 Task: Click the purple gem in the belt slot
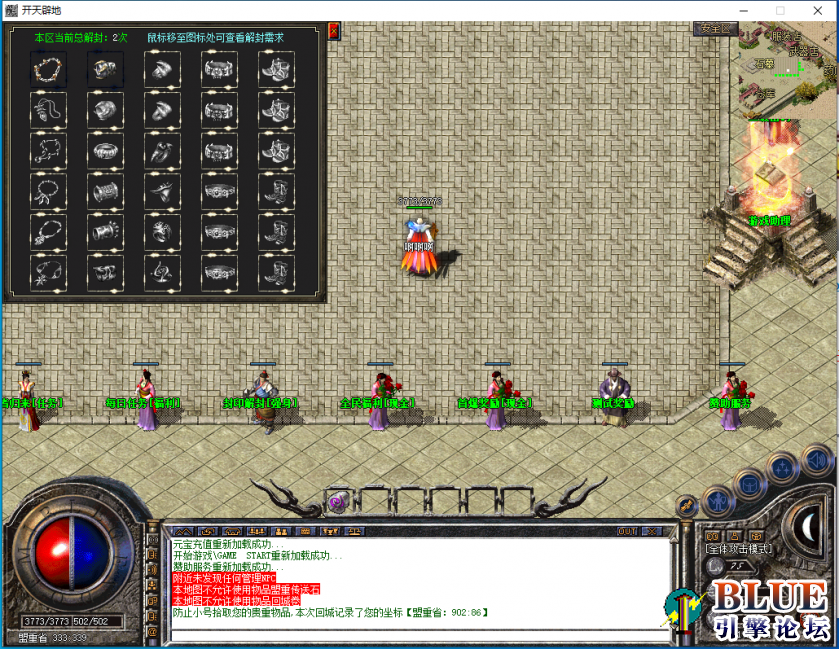337,502
